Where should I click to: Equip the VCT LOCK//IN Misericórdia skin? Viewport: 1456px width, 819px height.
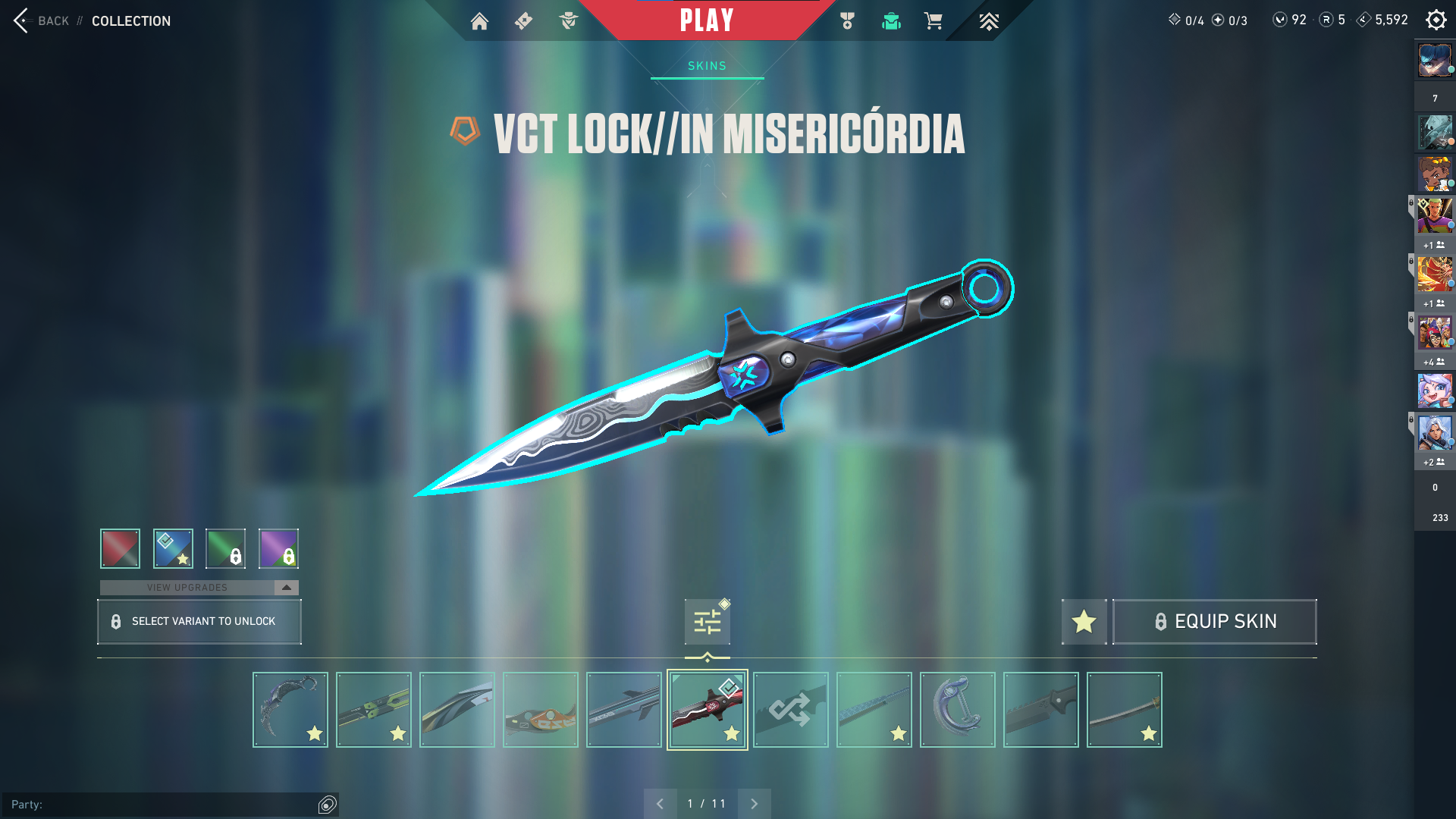tap(1214, 622)
